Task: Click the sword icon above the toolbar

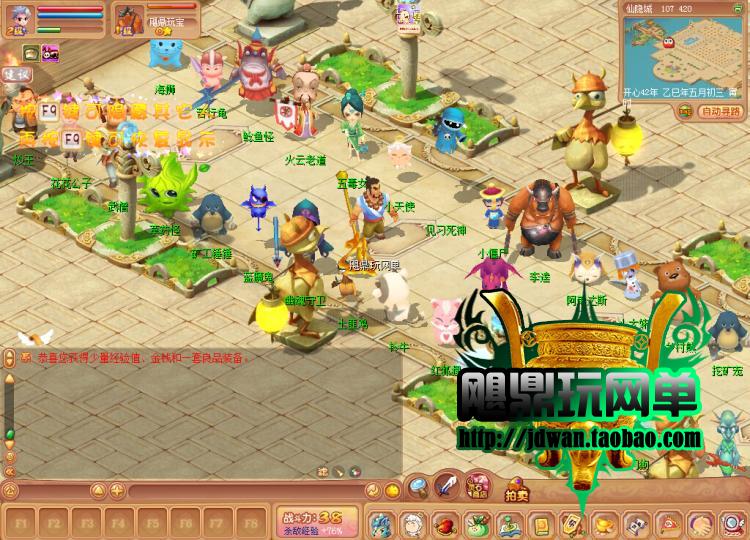Action: pos(447,489)
